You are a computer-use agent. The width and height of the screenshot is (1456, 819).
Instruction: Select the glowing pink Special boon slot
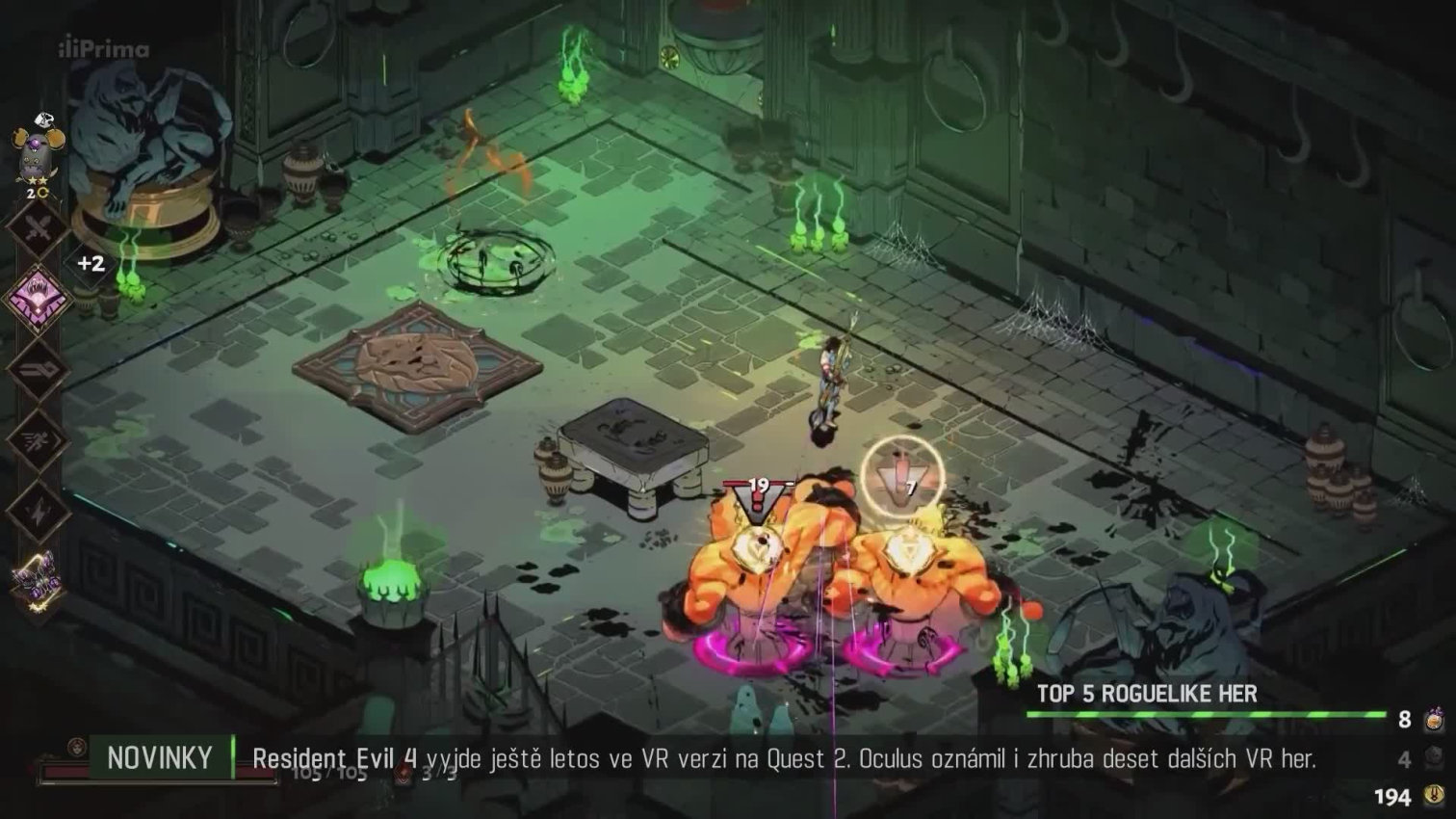37,298
